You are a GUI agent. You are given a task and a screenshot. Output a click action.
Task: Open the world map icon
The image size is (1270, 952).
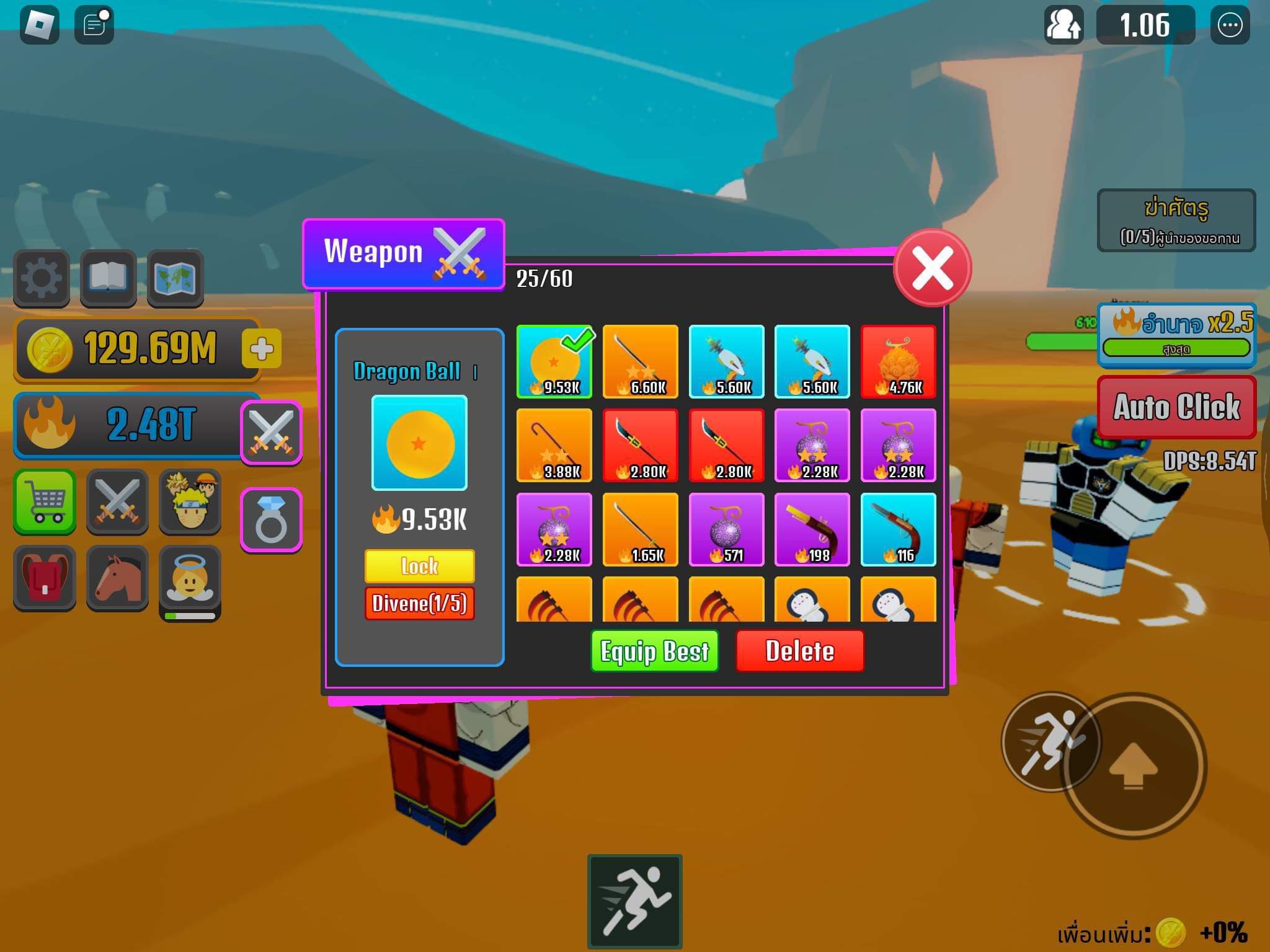coord(175,278)
